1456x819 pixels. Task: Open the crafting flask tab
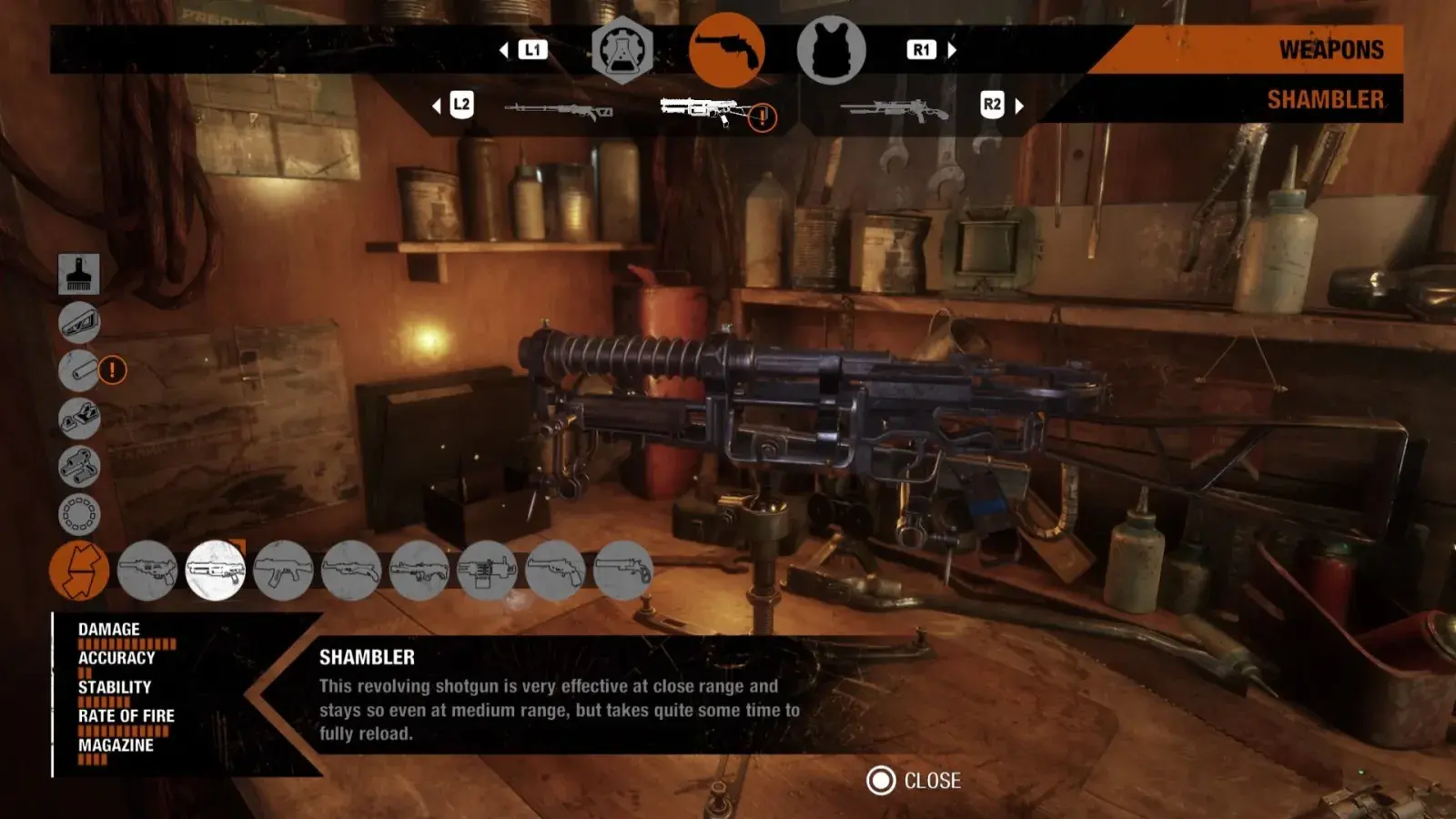(x=622, y=51)
